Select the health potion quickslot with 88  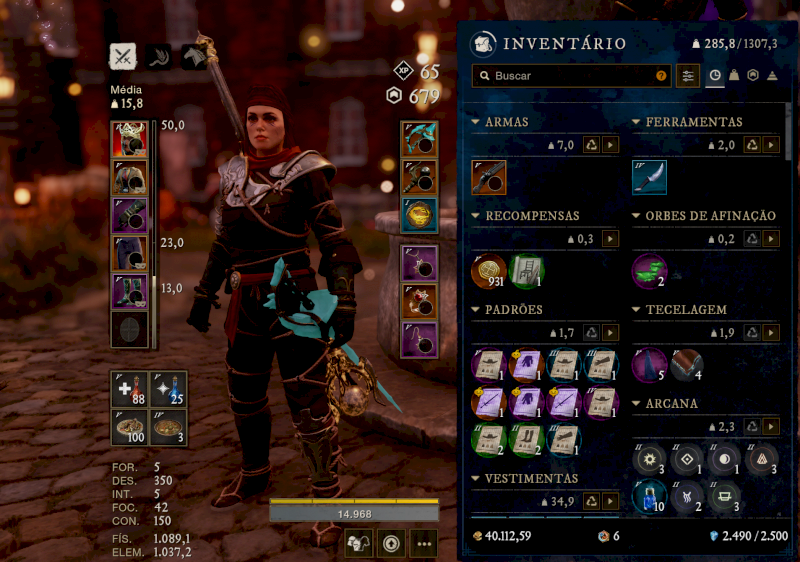click(x=129, y=389)
